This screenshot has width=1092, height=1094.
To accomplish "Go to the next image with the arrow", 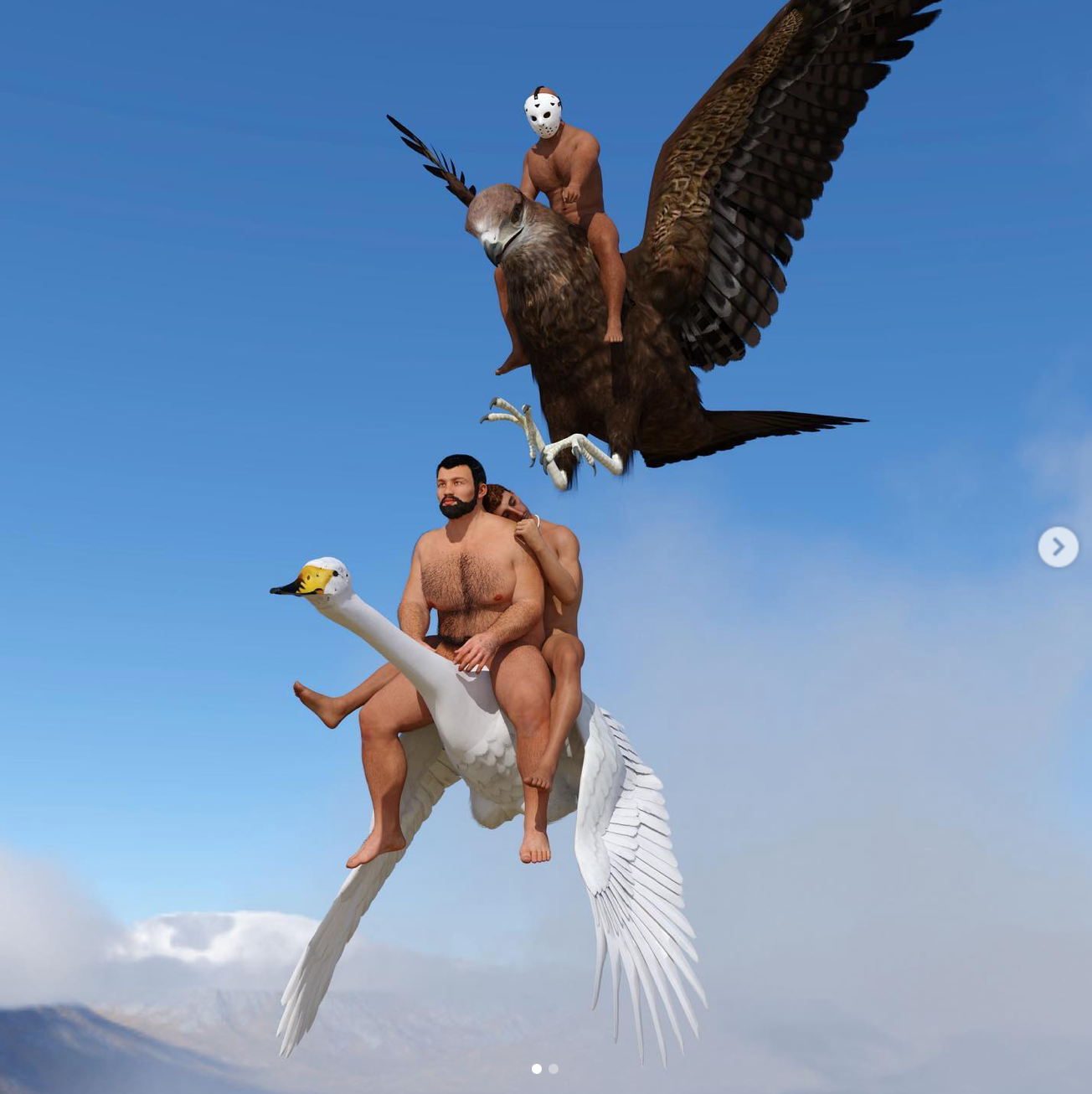I will tap(1058, 547).
